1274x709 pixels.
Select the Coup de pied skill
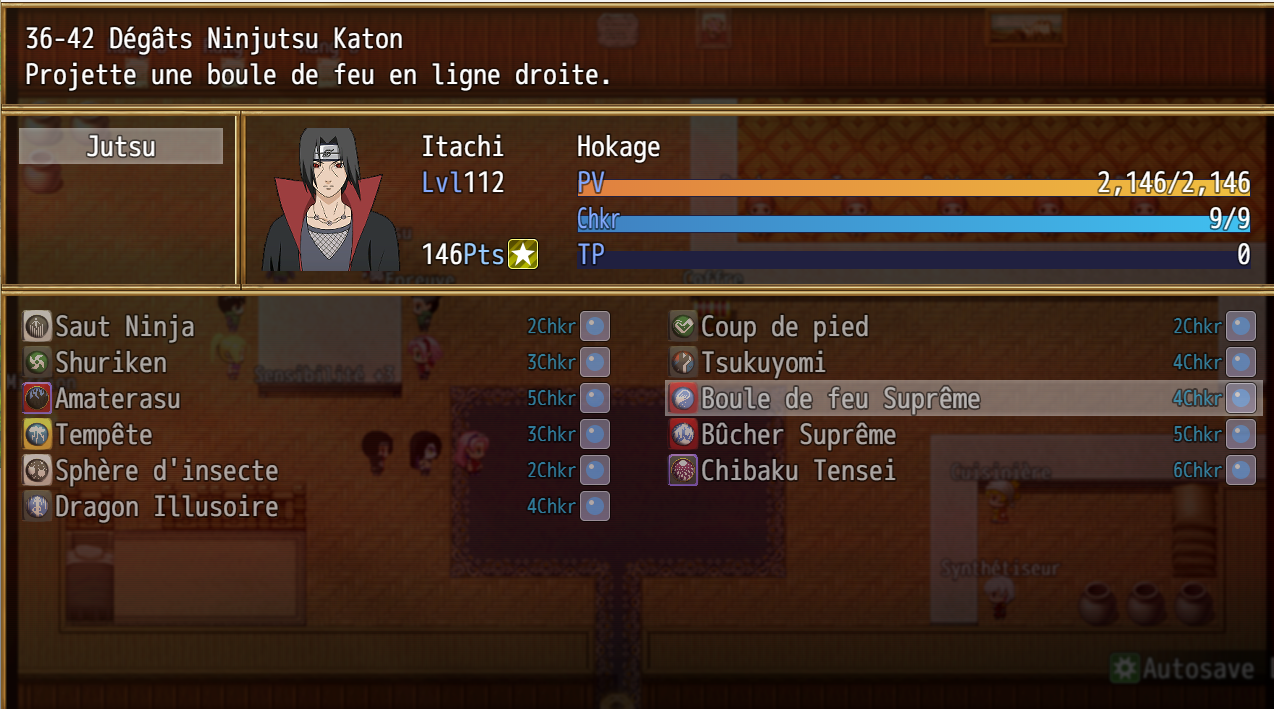784,327
